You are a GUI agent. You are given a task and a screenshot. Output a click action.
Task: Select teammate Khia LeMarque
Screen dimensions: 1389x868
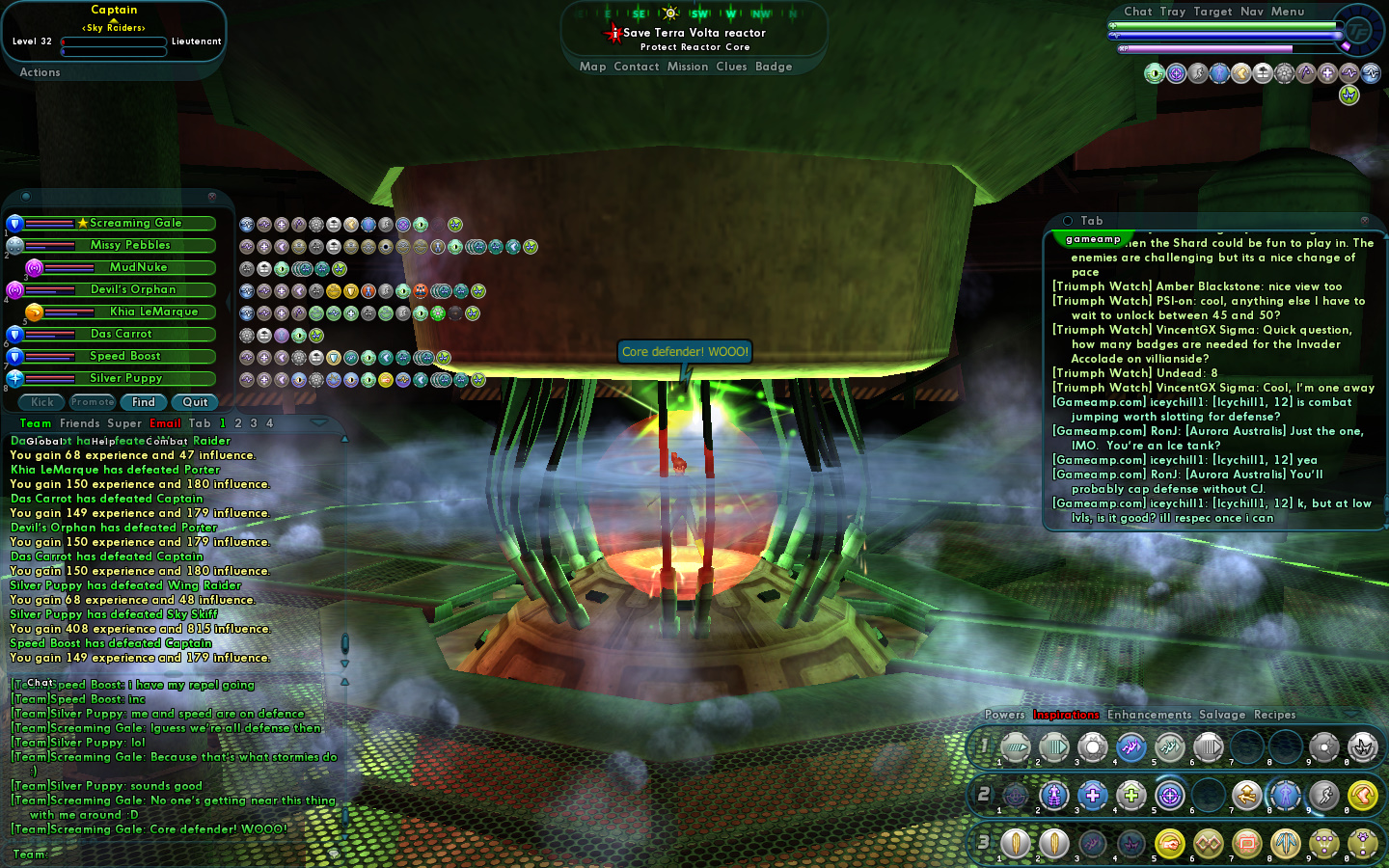point(152,312)
